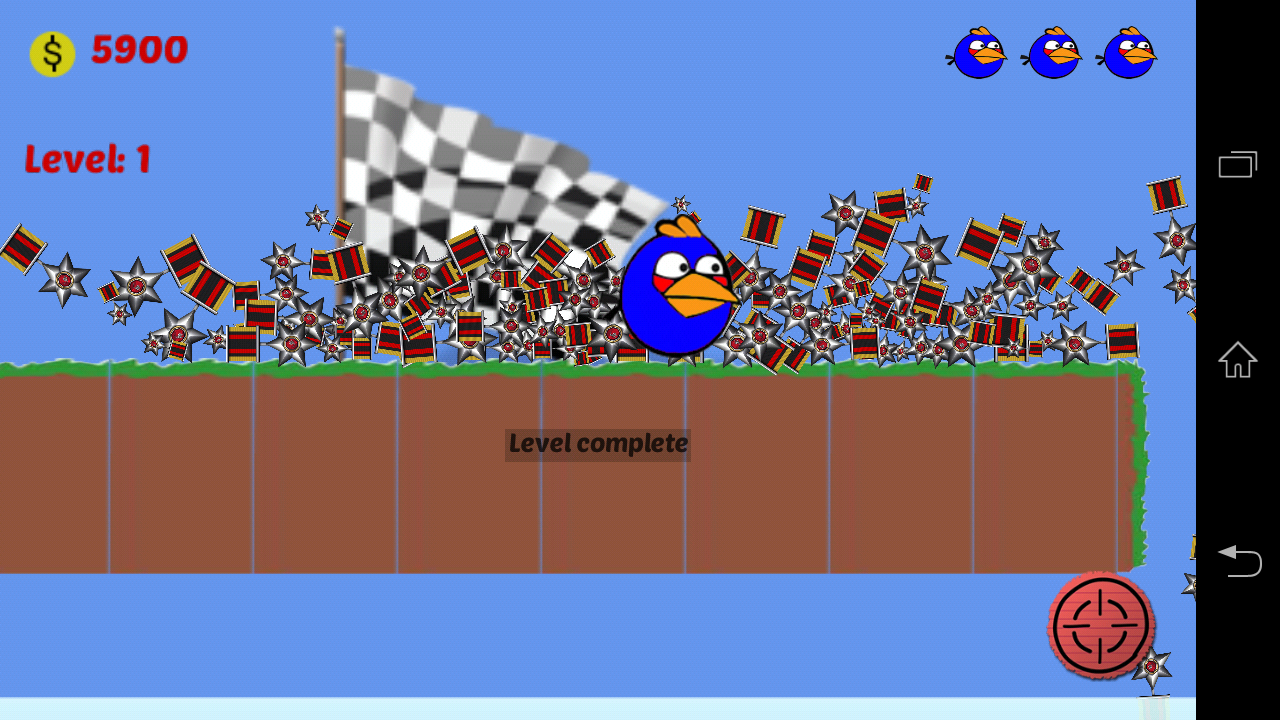
Task: Click the red crosshair target button
Action: click(x=1101, y=627)
